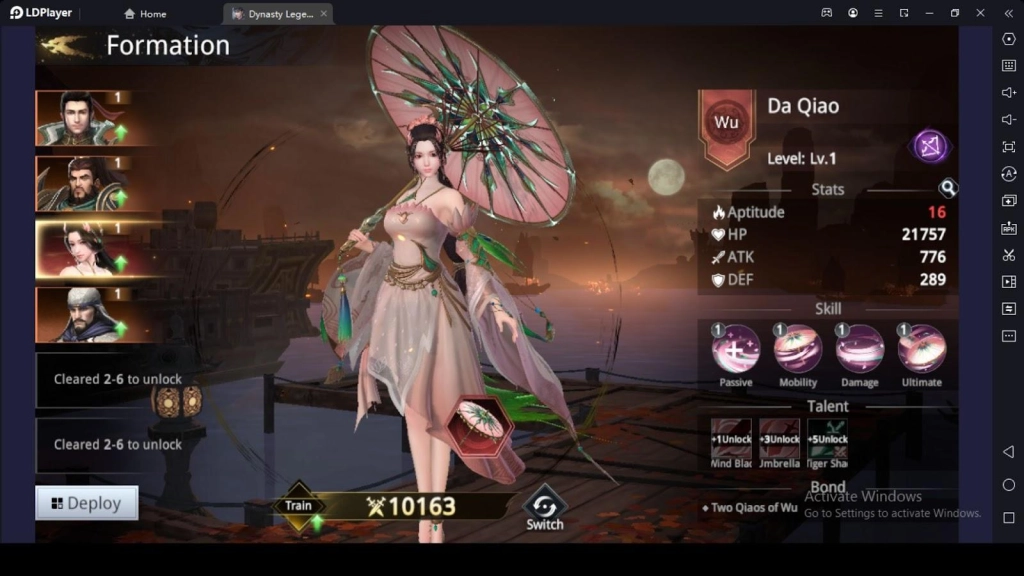View the Passive skill

tap(736, 351)
